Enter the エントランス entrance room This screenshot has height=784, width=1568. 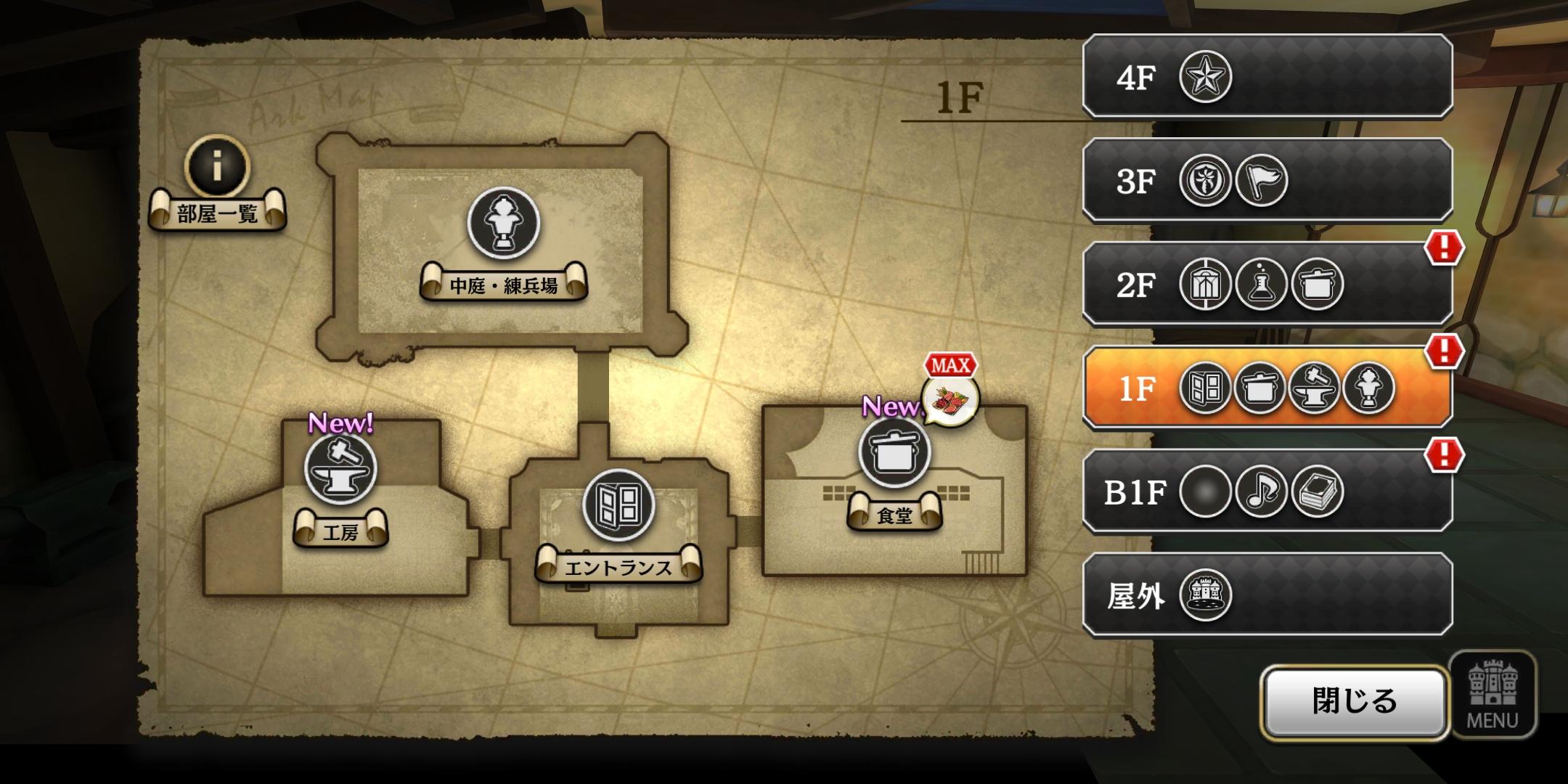pos(618,506)
